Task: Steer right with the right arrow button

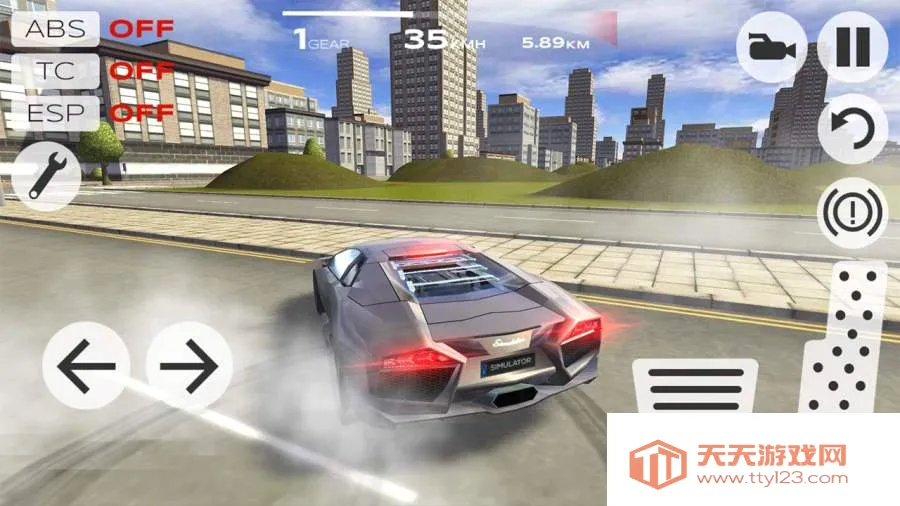Action: click(189, 366)
